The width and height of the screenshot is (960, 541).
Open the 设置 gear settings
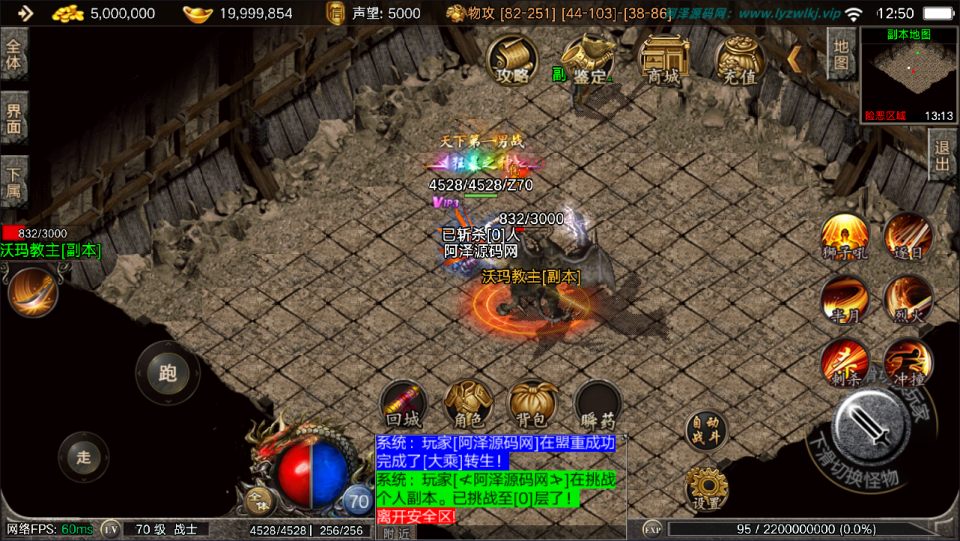pyautogui.click(x=707, y=489)
